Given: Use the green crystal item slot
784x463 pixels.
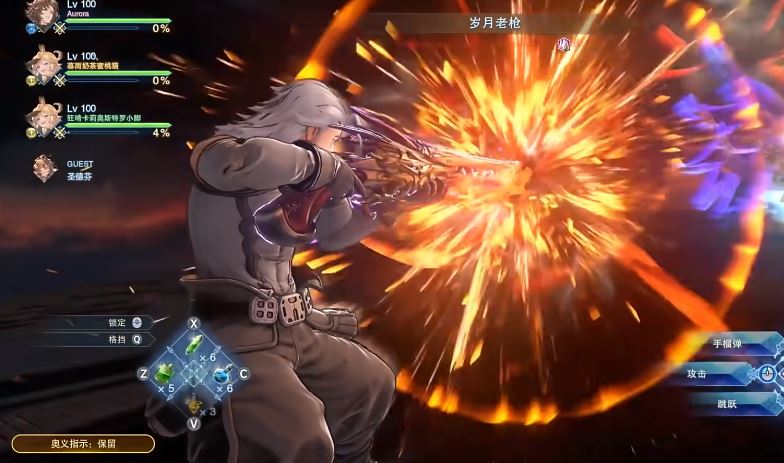Looking at the screenshot, I should coord(194,347).
